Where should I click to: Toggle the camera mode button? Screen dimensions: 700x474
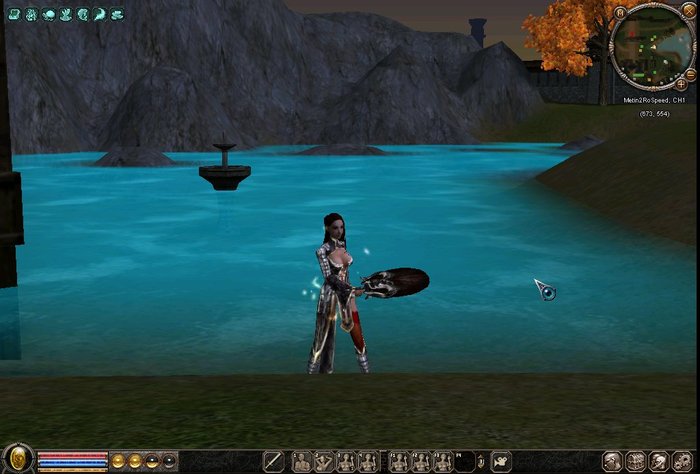501,461
